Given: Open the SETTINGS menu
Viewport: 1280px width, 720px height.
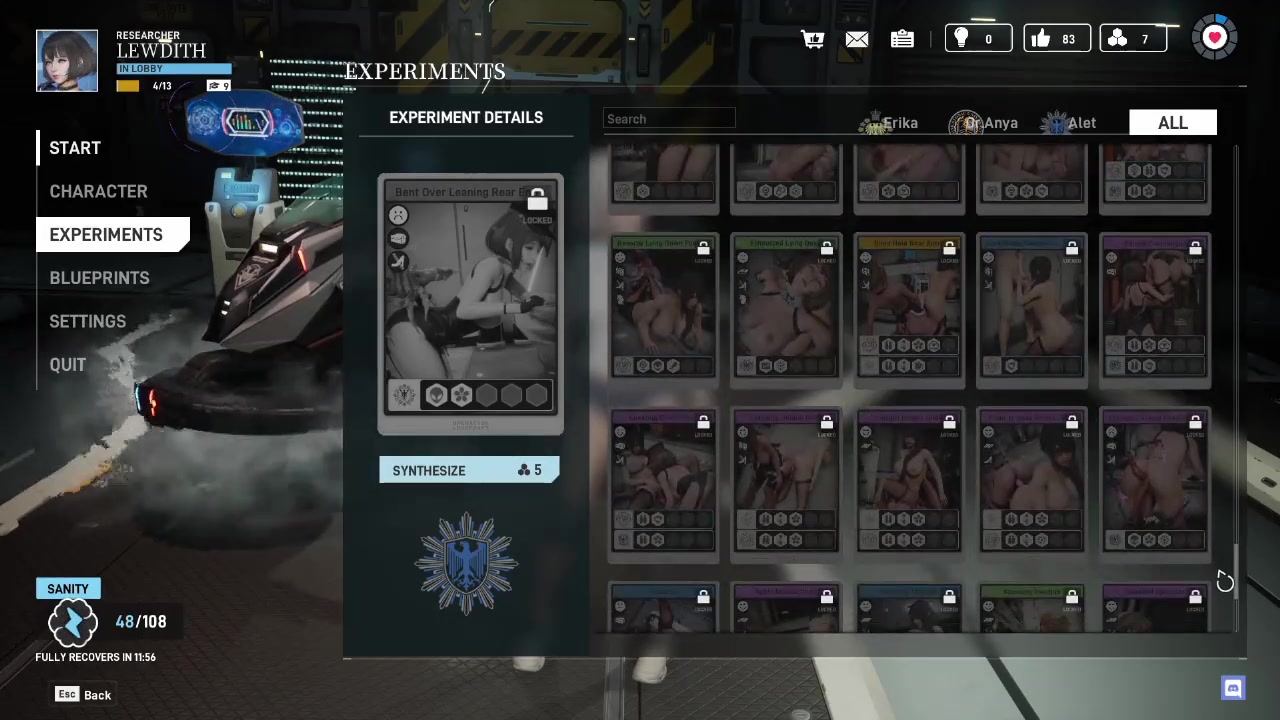Looking at the screenshot, I should tap(87, 321).
